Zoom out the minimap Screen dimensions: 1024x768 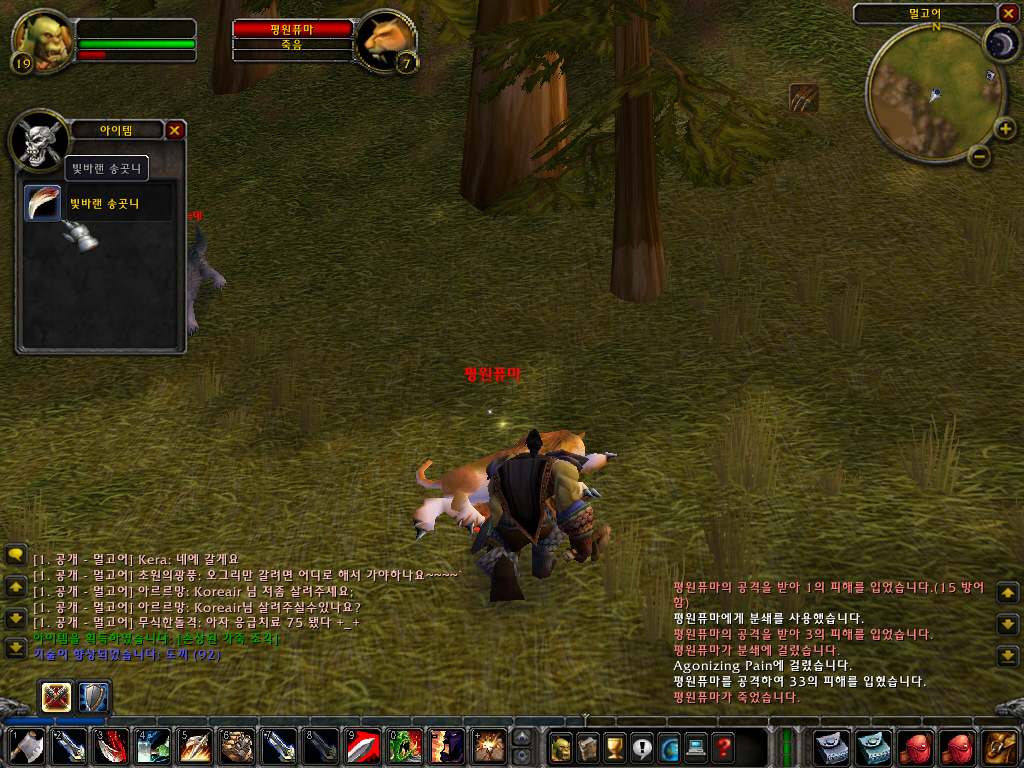tap(980, 156)
